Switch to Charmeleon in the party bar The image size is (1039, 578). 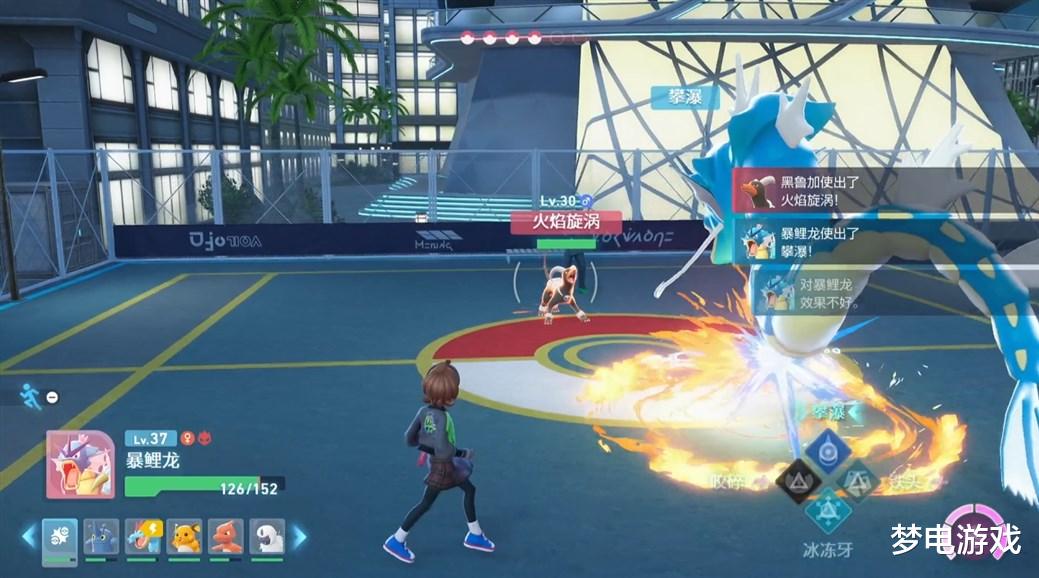[x=226, y=537]
